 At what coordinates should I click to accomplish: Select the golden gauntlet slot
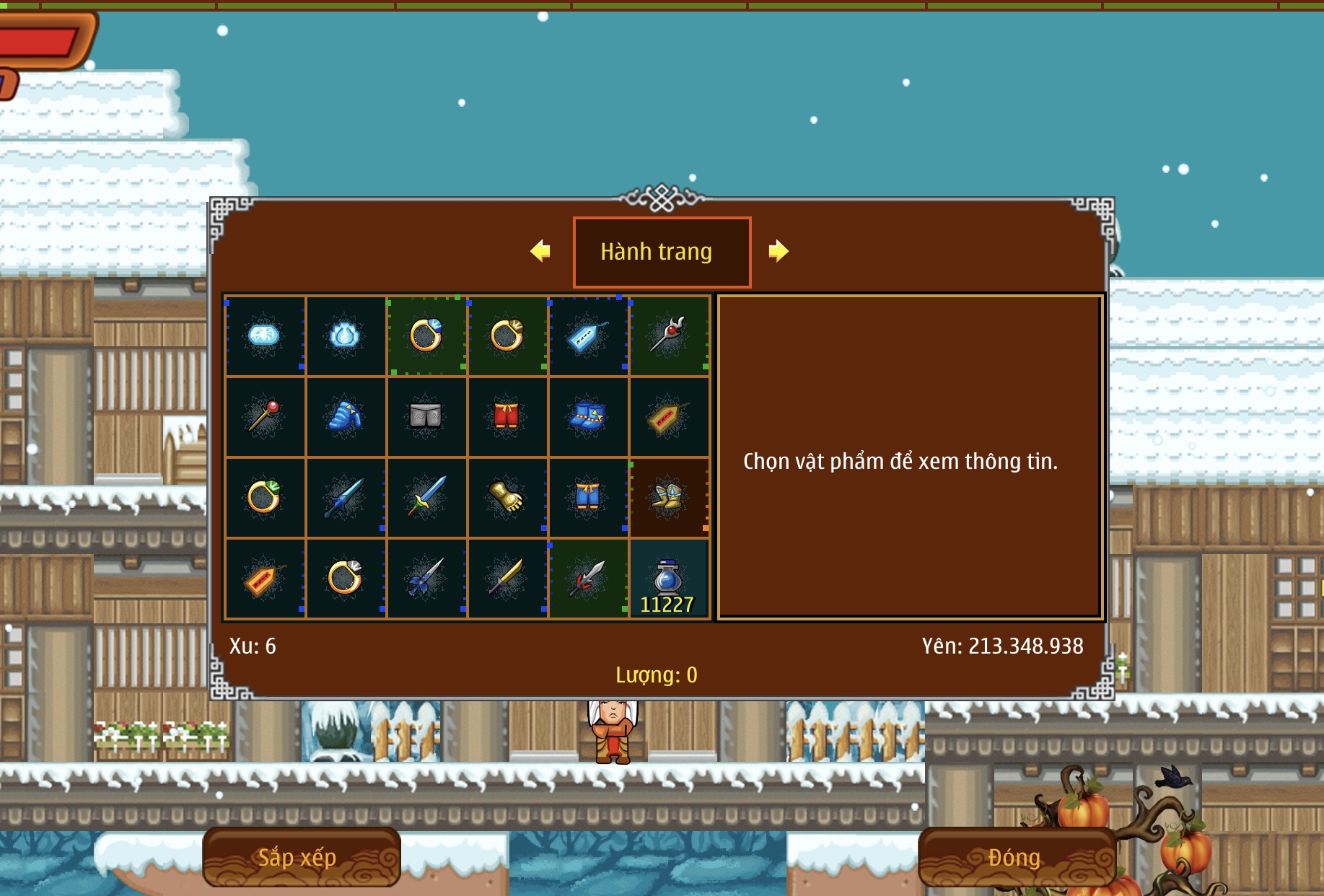pyautogui.click(x=507, y=497)
